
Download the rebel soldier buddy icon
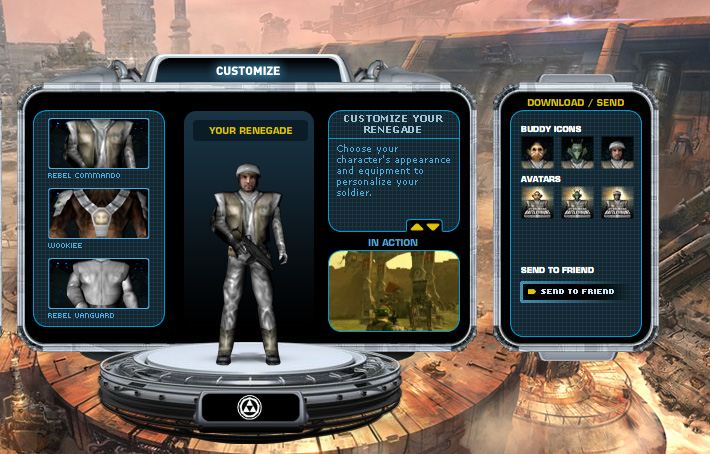point(617,153)
